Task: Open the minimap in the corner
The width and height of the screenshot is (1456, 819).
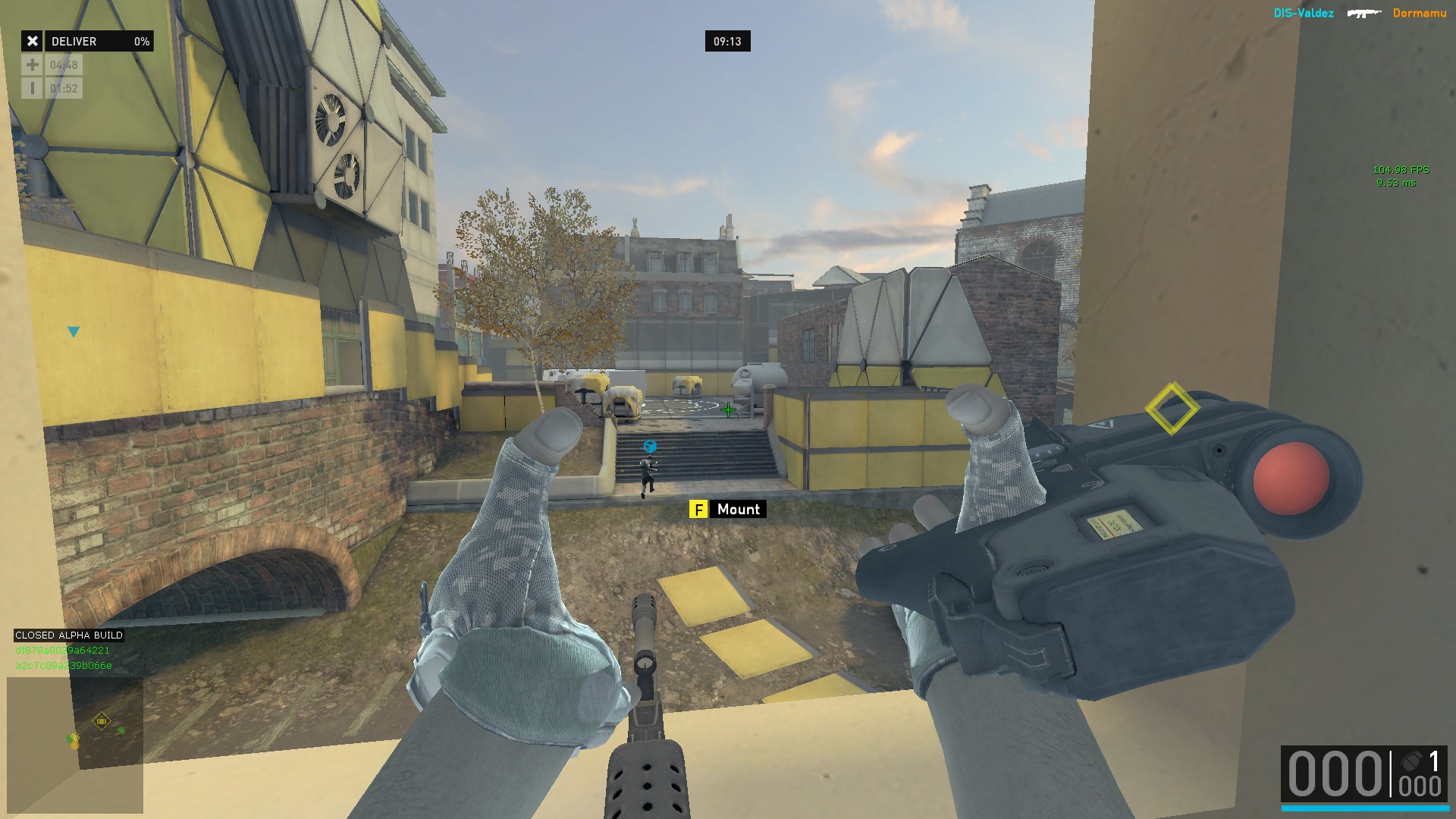Action: (75, 744)
